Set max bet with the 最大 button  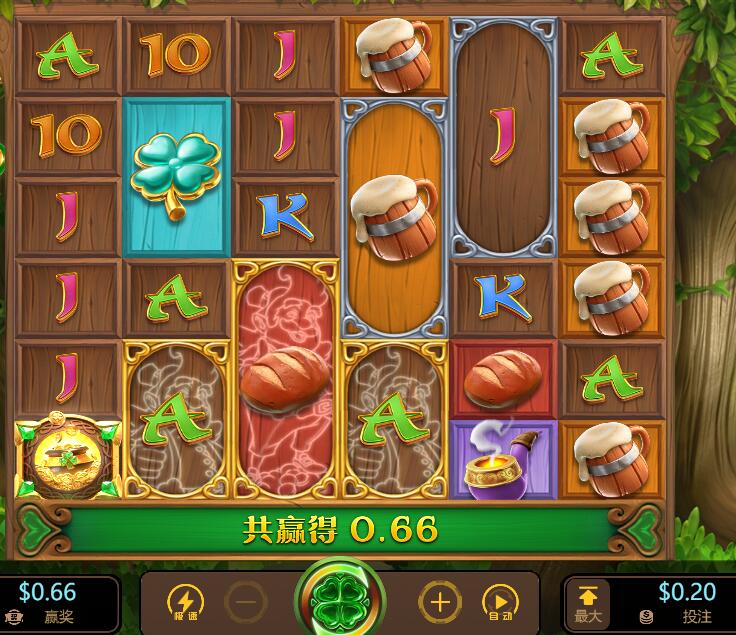click(588, 603)
